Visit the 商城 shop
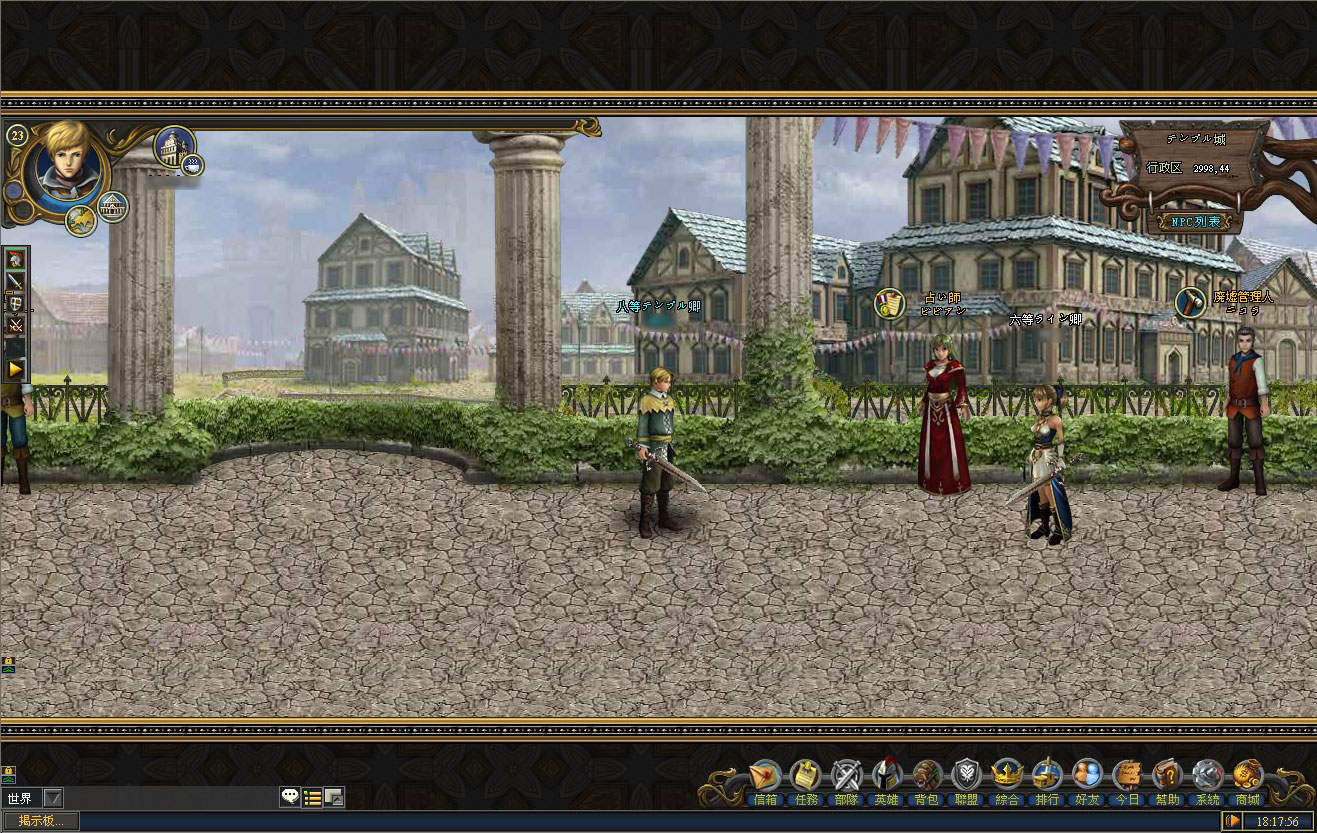 pyautogui.click(x=1247, y=777)
